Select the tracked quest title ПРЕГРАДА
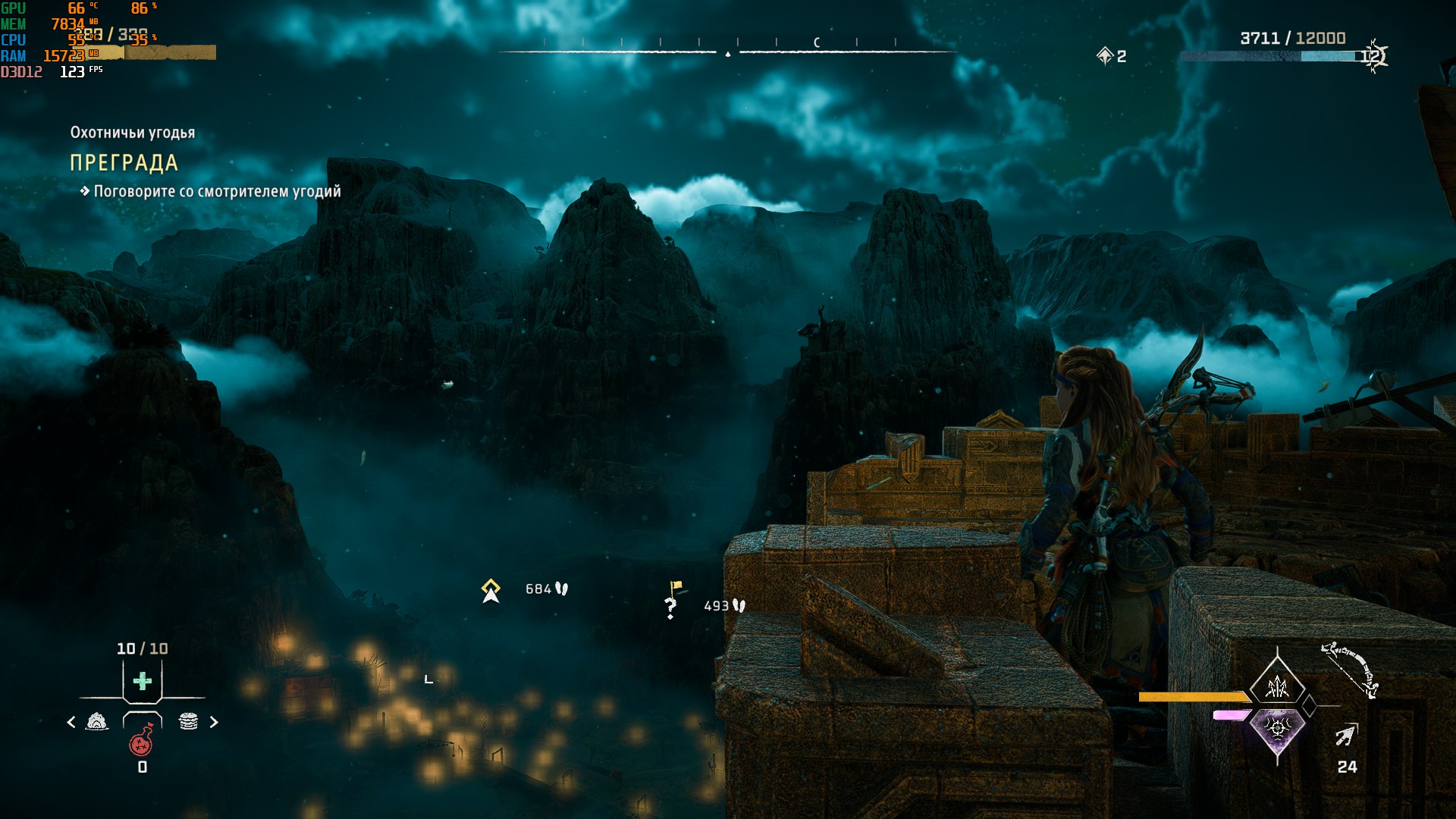The height and width of the screenshot is (819, 1456). [x=124, y=163]
